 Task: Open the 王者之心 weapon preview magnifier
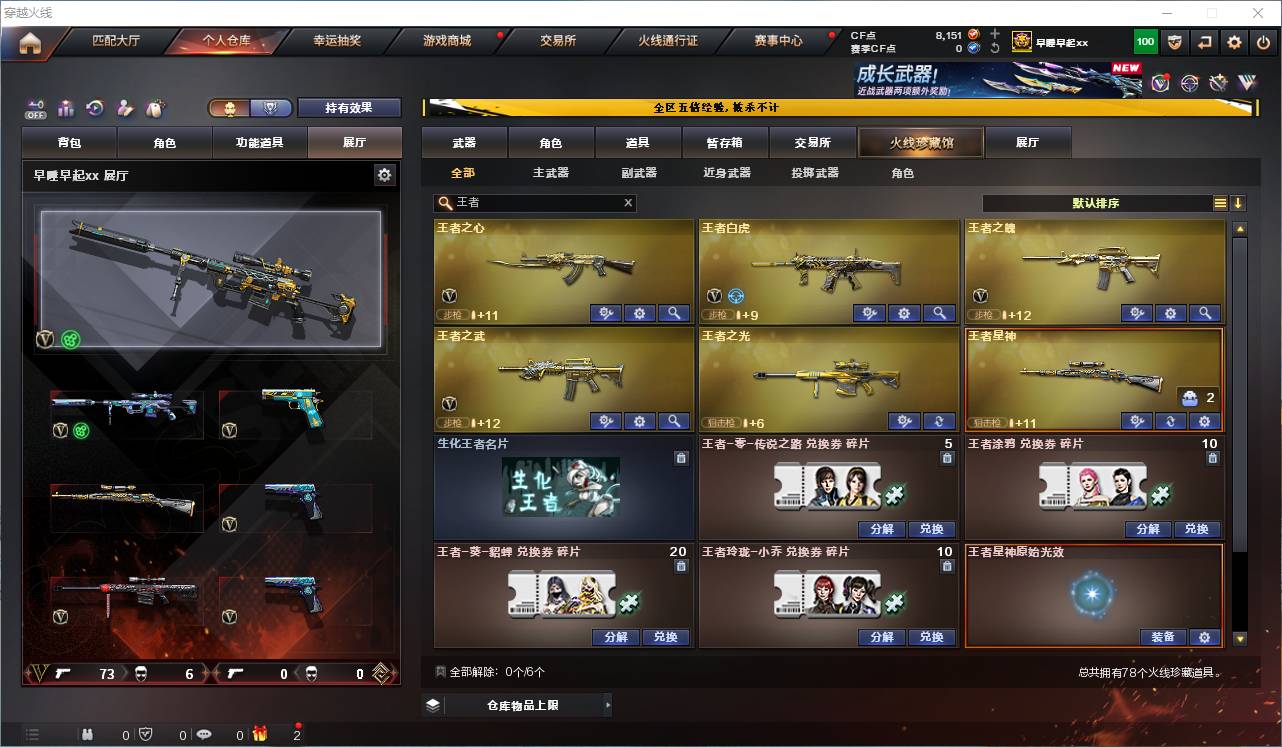click(x=672, y=313)
